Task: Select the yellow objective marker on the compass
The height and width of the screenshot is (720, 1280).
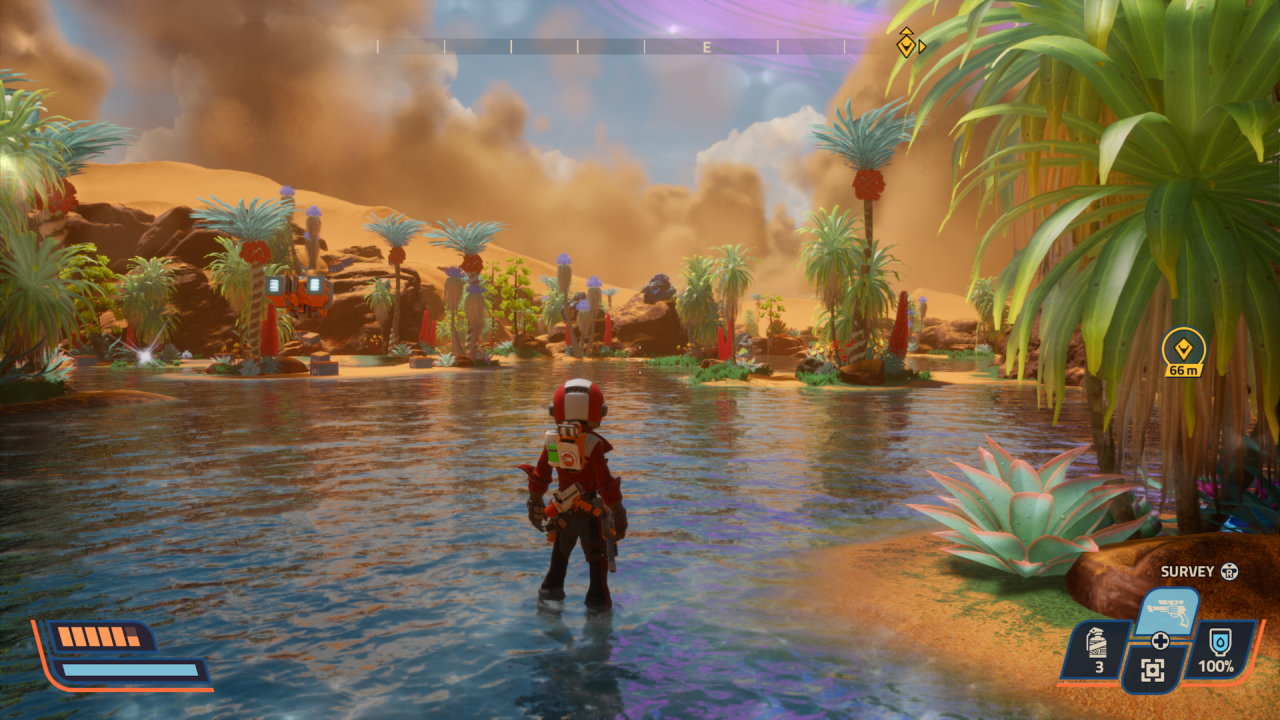Action: (906, 43)
